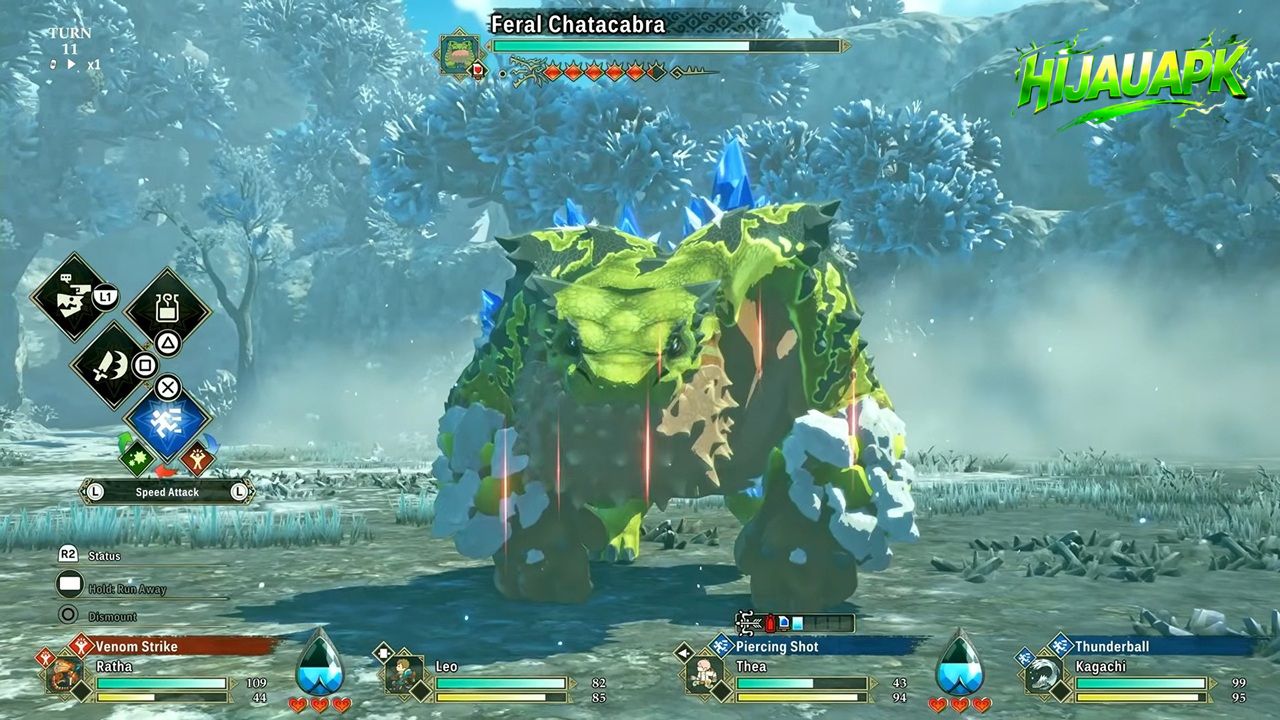1280x720 pixels.
Task: Select the sword weapon skills icon
Action: point(110,365)
